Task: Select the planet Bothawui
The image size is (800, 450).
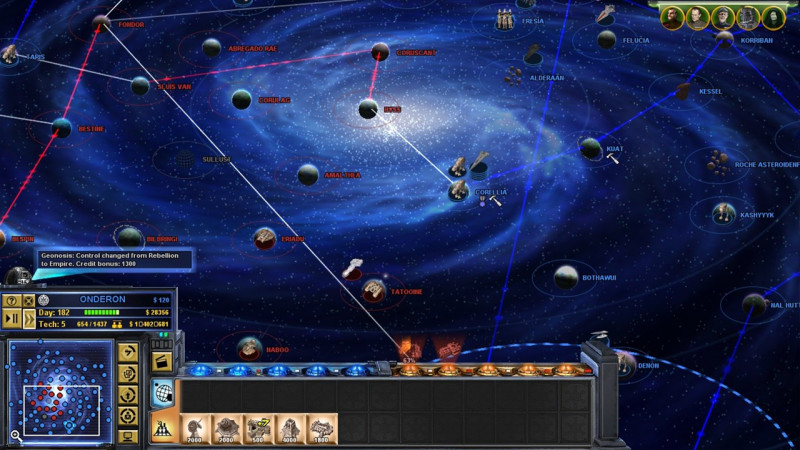Action: [566, 277]
